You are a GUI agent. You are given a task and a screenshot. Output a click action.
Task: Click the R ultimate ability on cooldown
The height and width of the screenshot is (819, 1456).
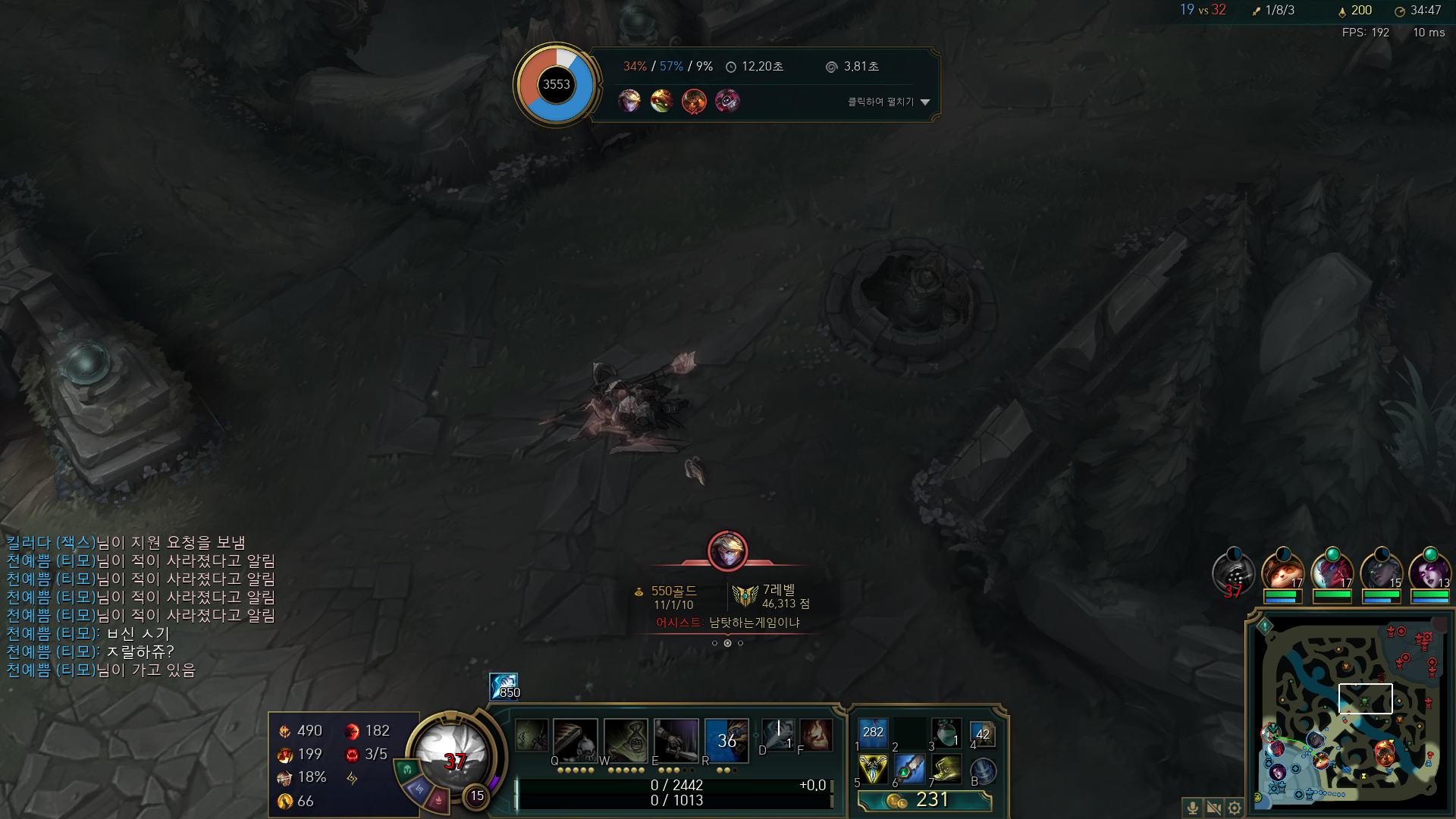[x=726, y=739]
